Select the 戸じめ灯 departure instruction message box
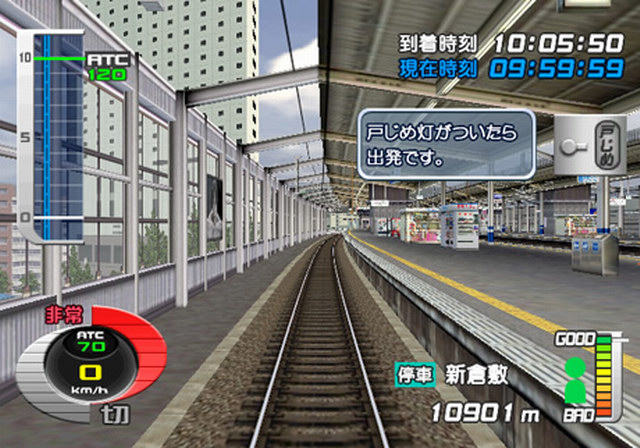640x448 pixels. point(445,145)
